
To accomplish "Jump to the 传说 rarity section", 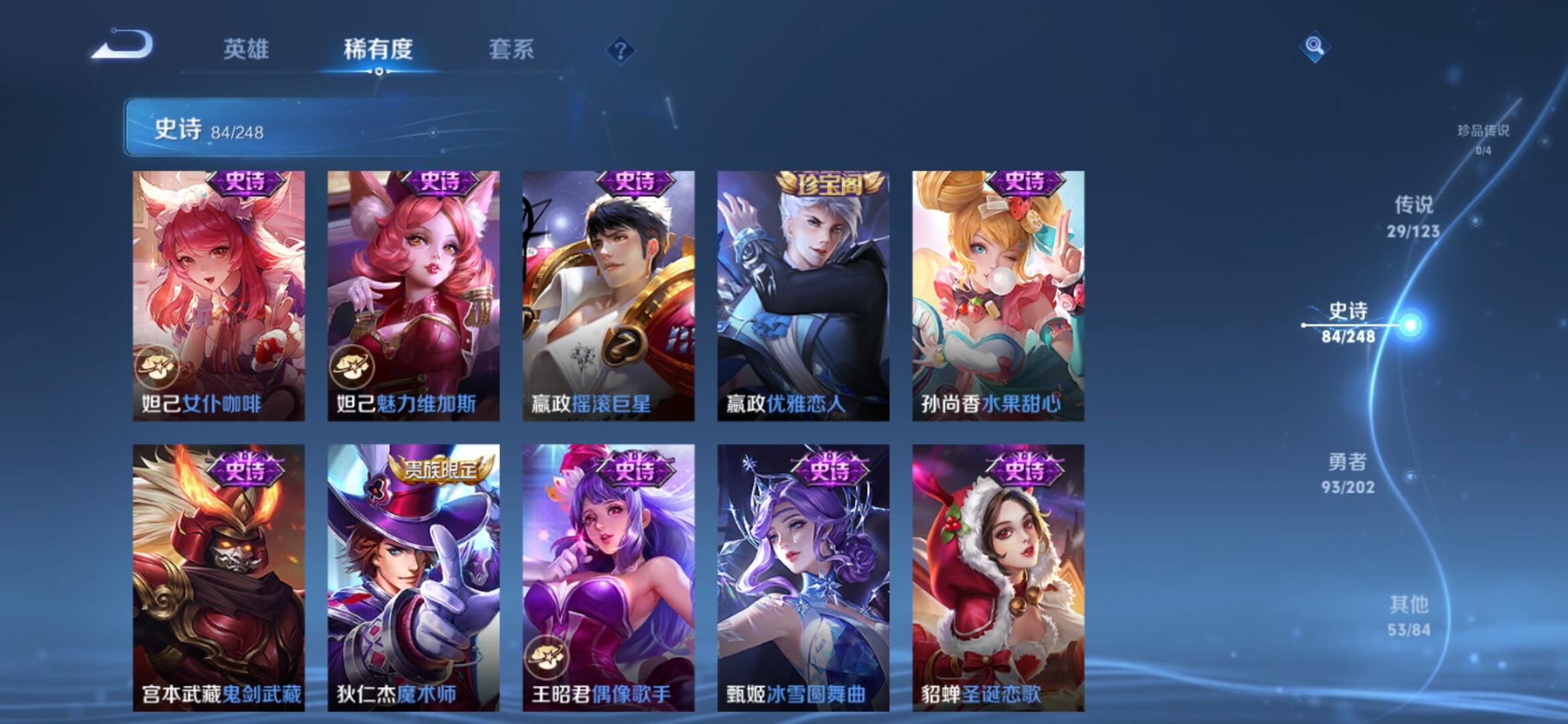I will pyautogui.click(x=1413, y=216).
